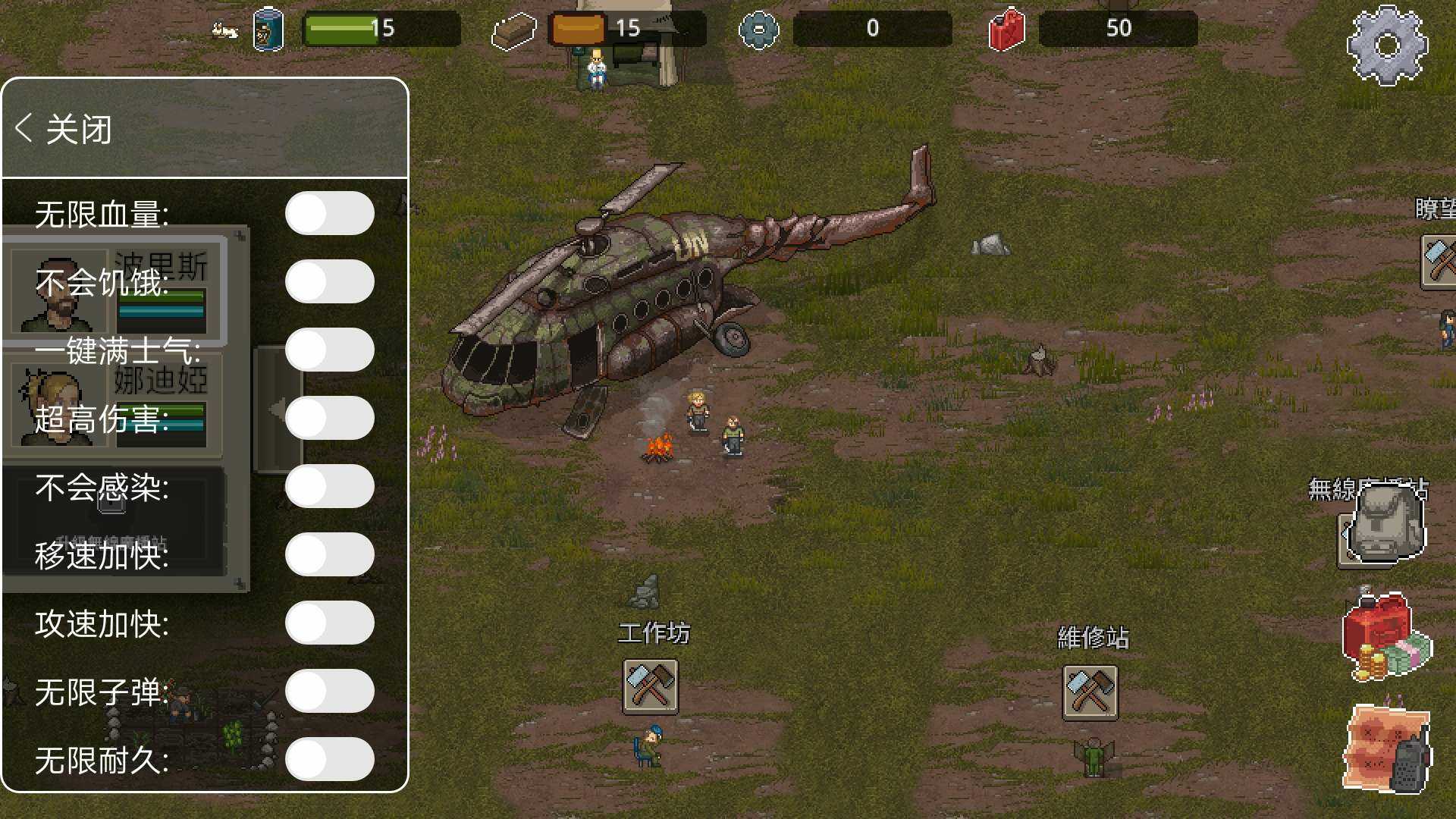1456x819 pixels.
Task: Click the 維修站 repair station hammer icon
Action: 1090,693
